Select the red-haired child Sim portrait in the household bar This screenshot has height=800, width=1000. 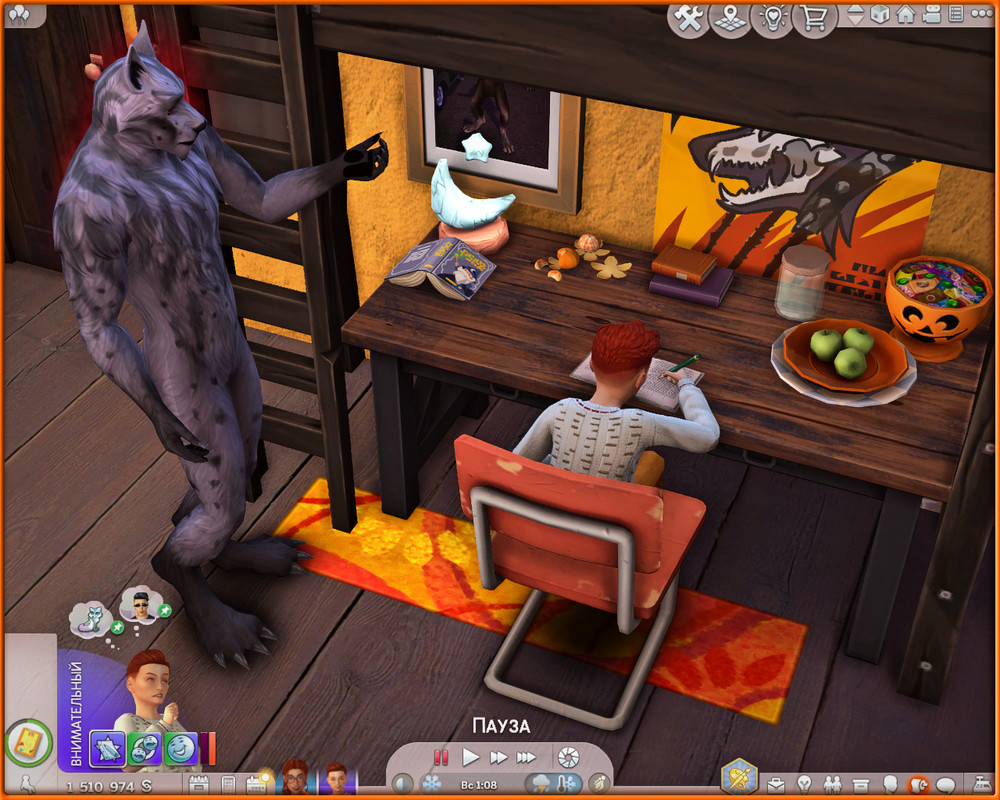pyautogui.click(x=335, y=778)
